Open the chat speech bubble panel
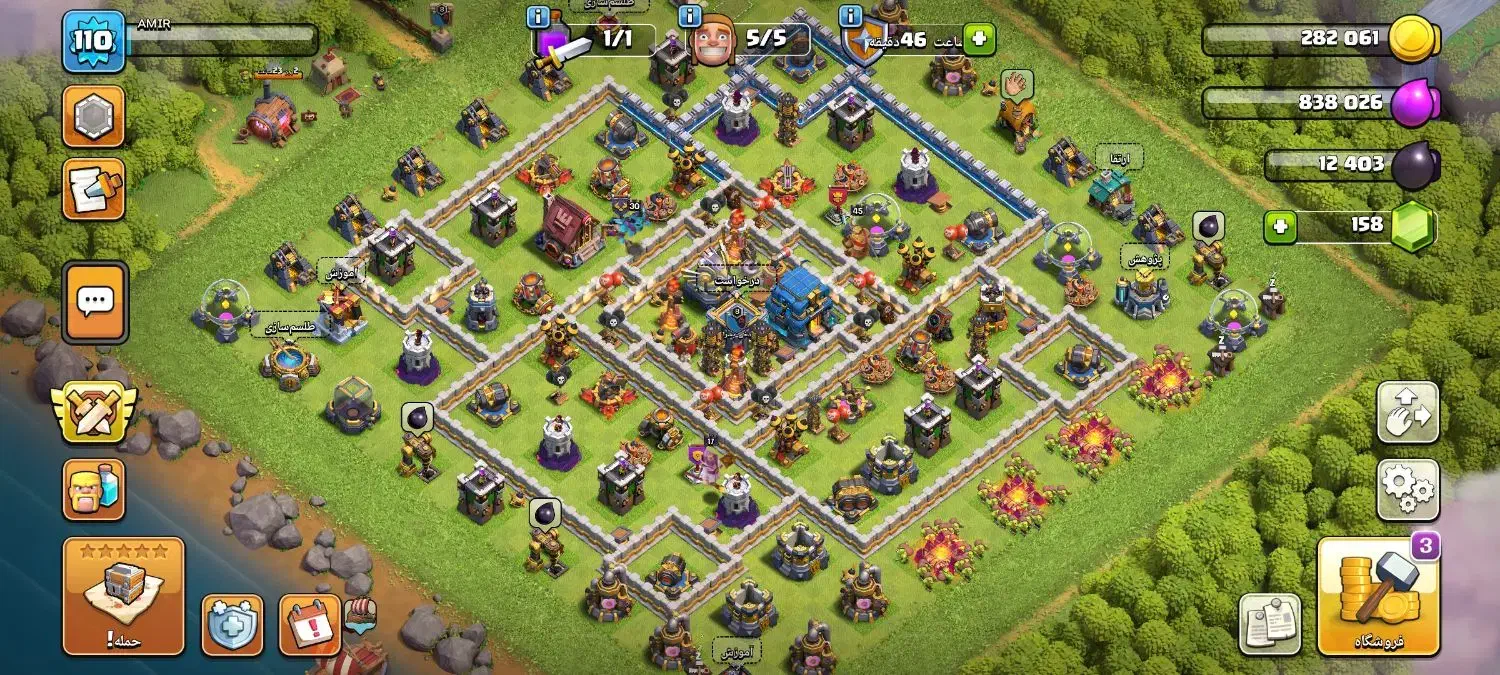1500x675 pixels. pyautogui.click(x=95, y=302)
